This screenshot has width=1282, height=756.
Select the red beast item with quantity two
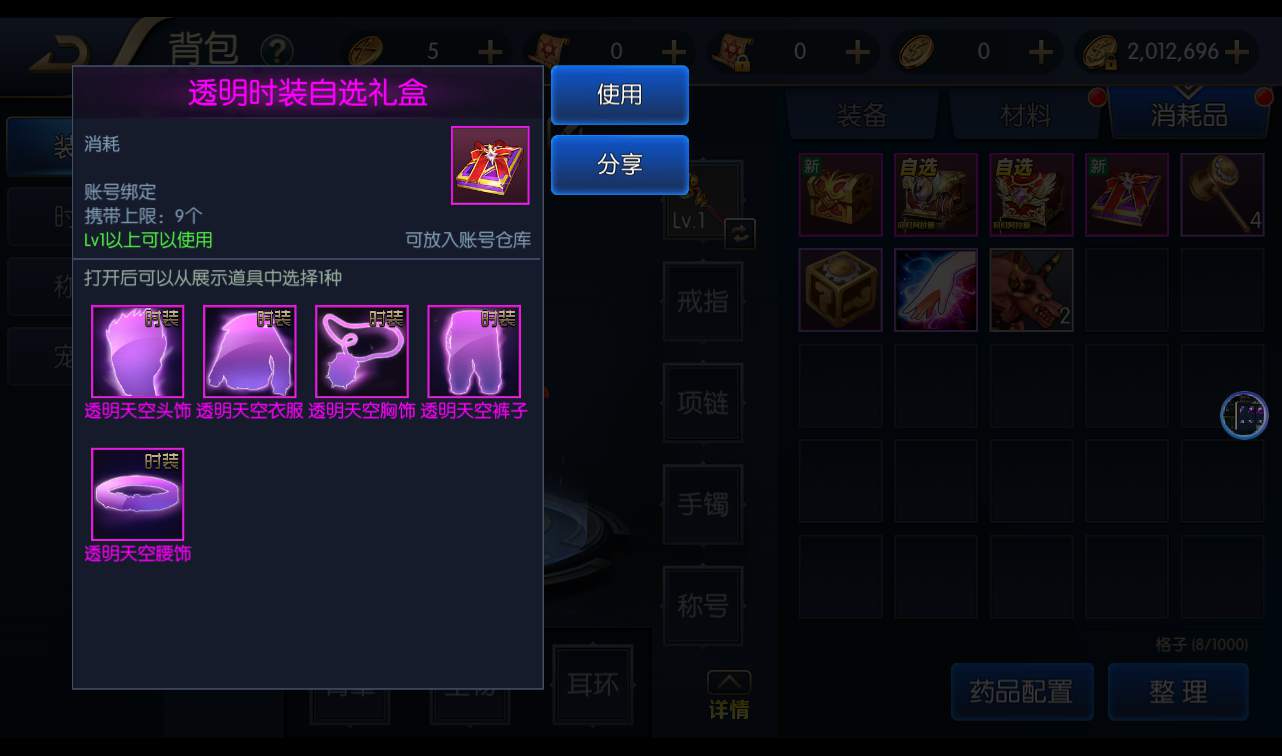(x=1031, y=290)
